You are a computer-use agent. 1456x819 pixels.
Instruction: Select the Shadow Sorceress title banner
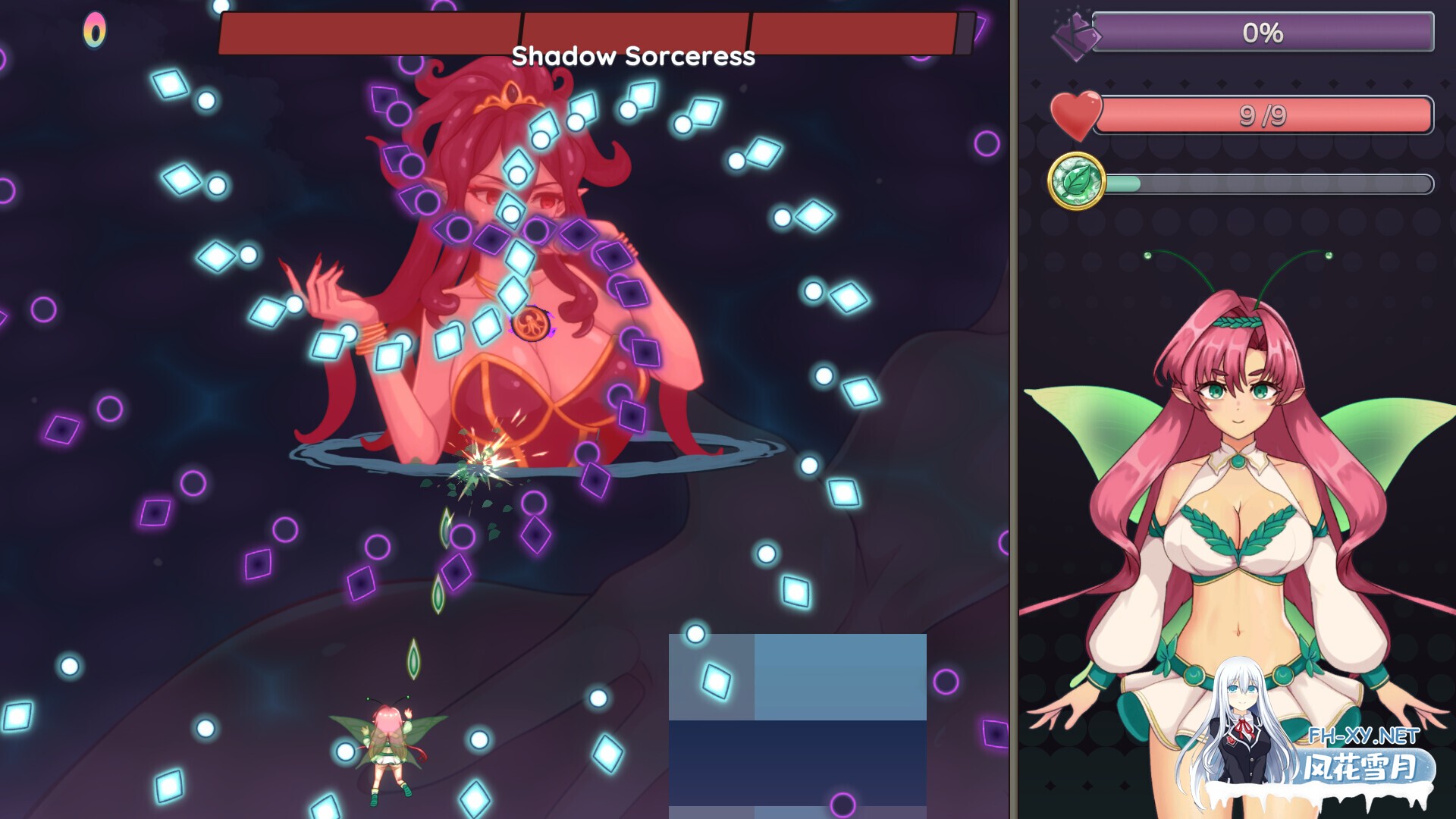(632, 56)
